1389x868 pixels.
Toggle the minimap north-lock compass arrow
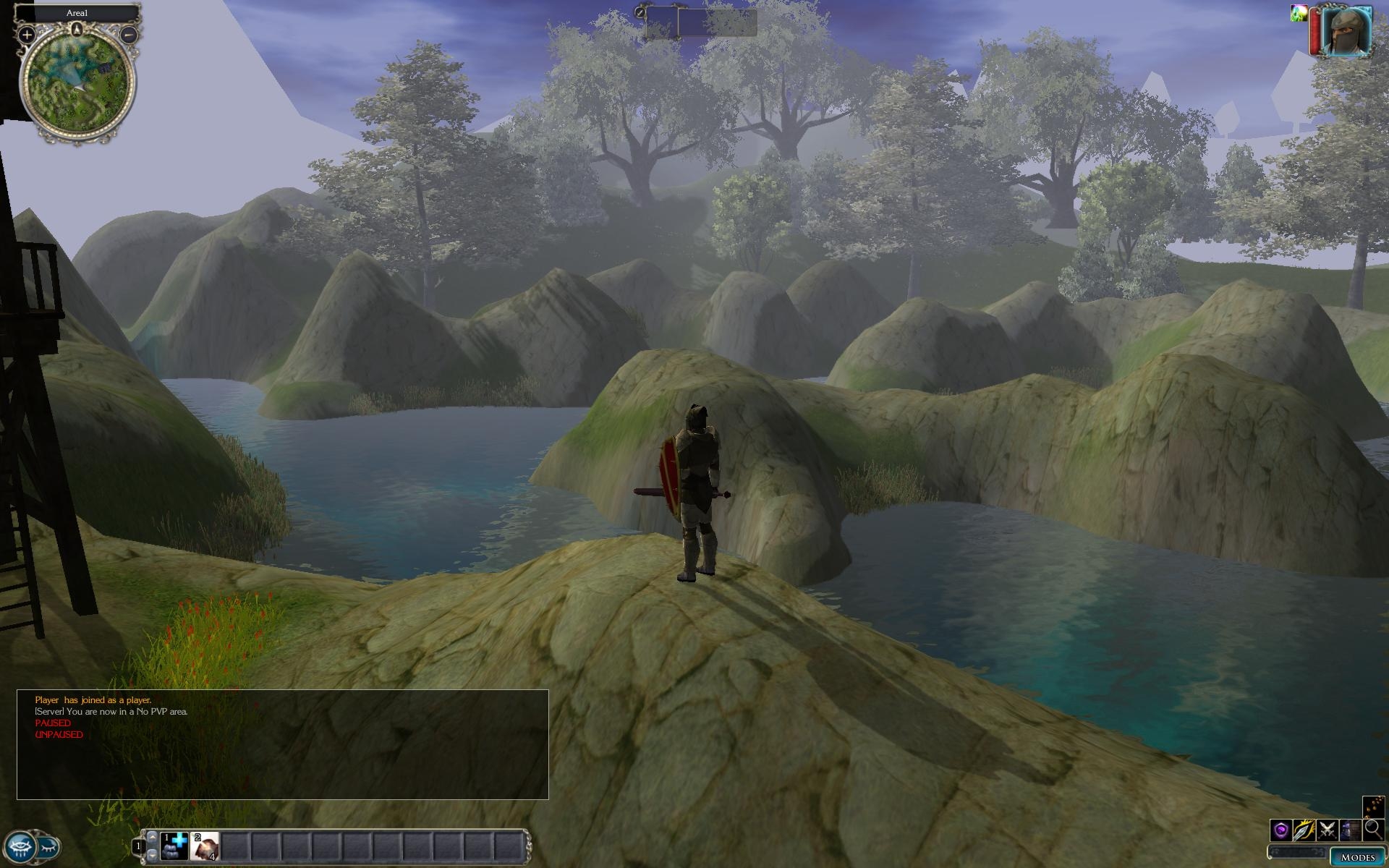77,29
